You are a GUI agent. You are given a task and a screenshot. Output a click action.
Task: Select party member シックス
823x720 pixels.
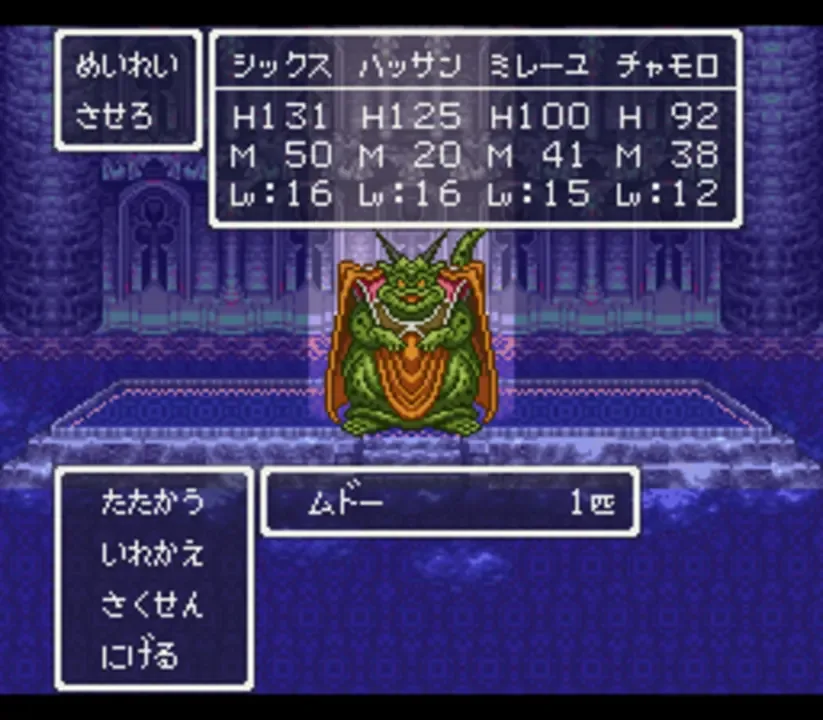click(281, 67)
